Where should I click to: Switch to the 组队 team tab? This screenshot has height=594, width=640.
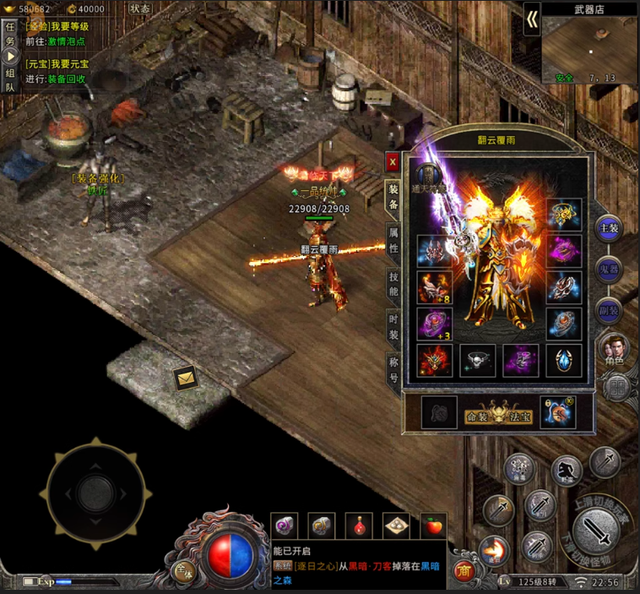tap(10, 80)
